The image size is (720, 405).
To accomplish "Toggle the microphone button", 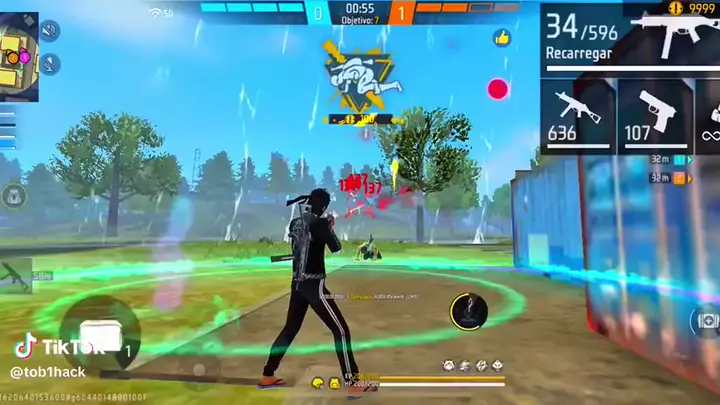I will pos(48,63).
